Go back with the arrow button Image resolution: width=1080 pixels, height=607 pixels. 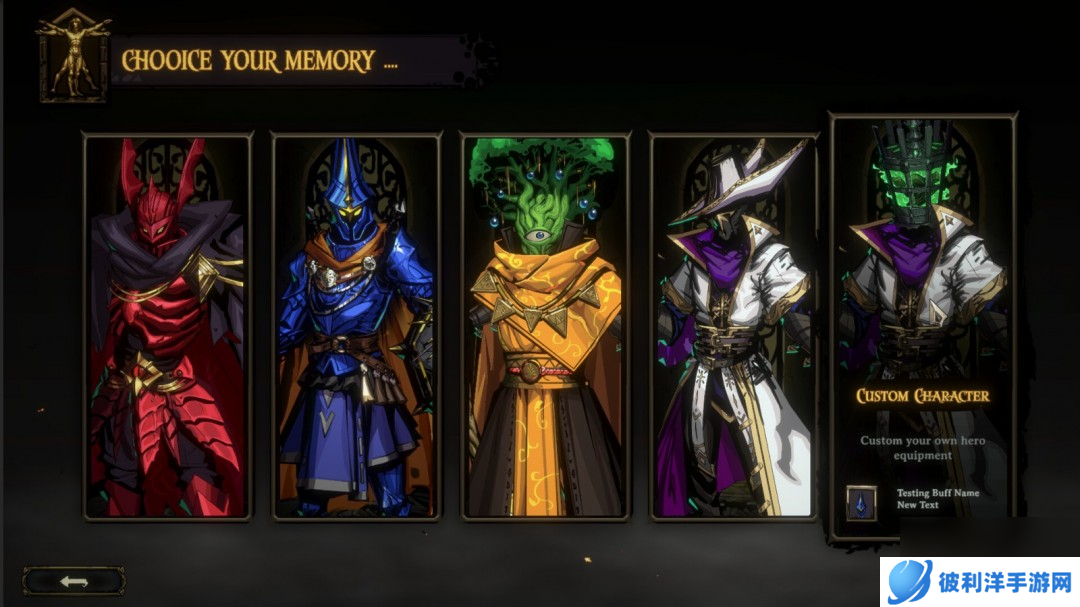tap(74, 581)
